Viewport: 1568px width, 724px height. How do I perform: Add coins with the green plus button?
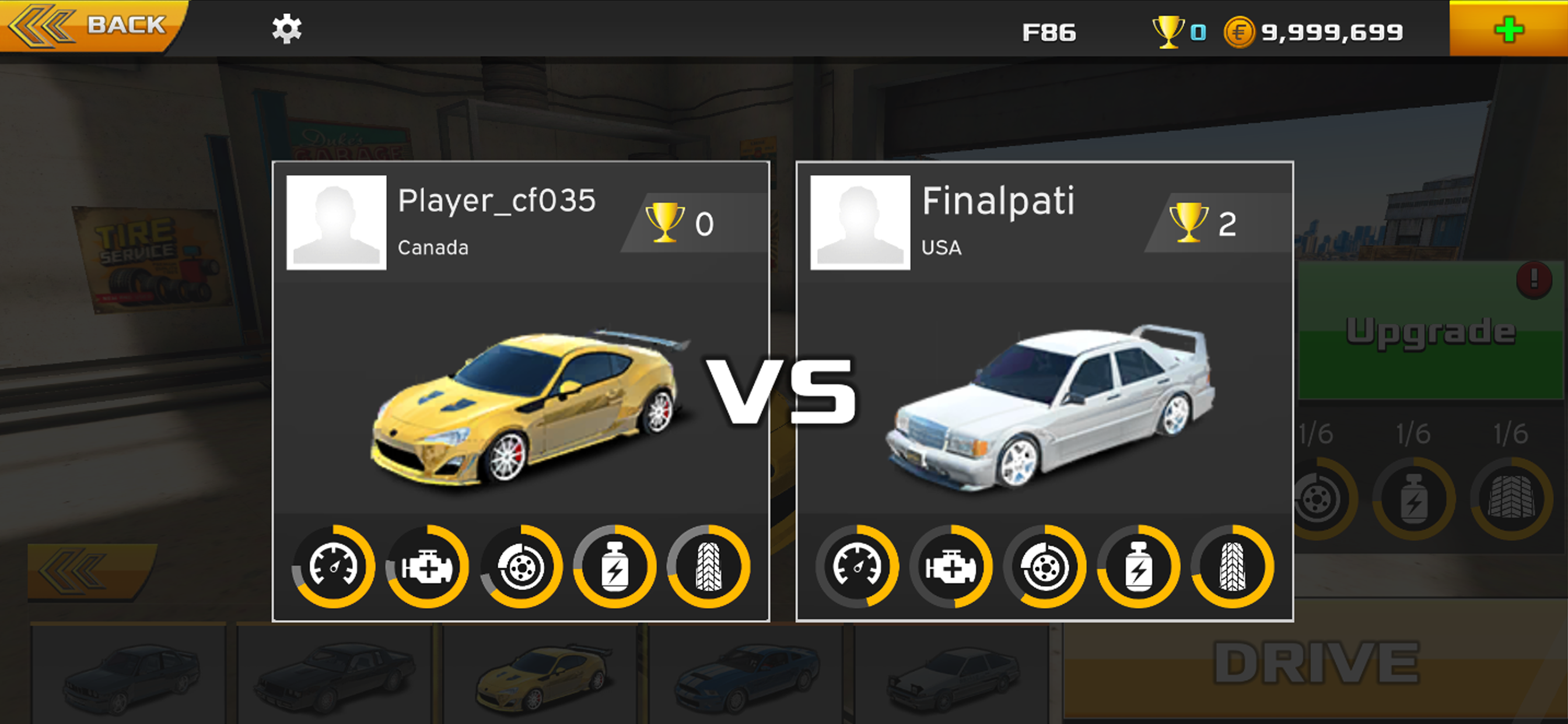point(1508,29)
